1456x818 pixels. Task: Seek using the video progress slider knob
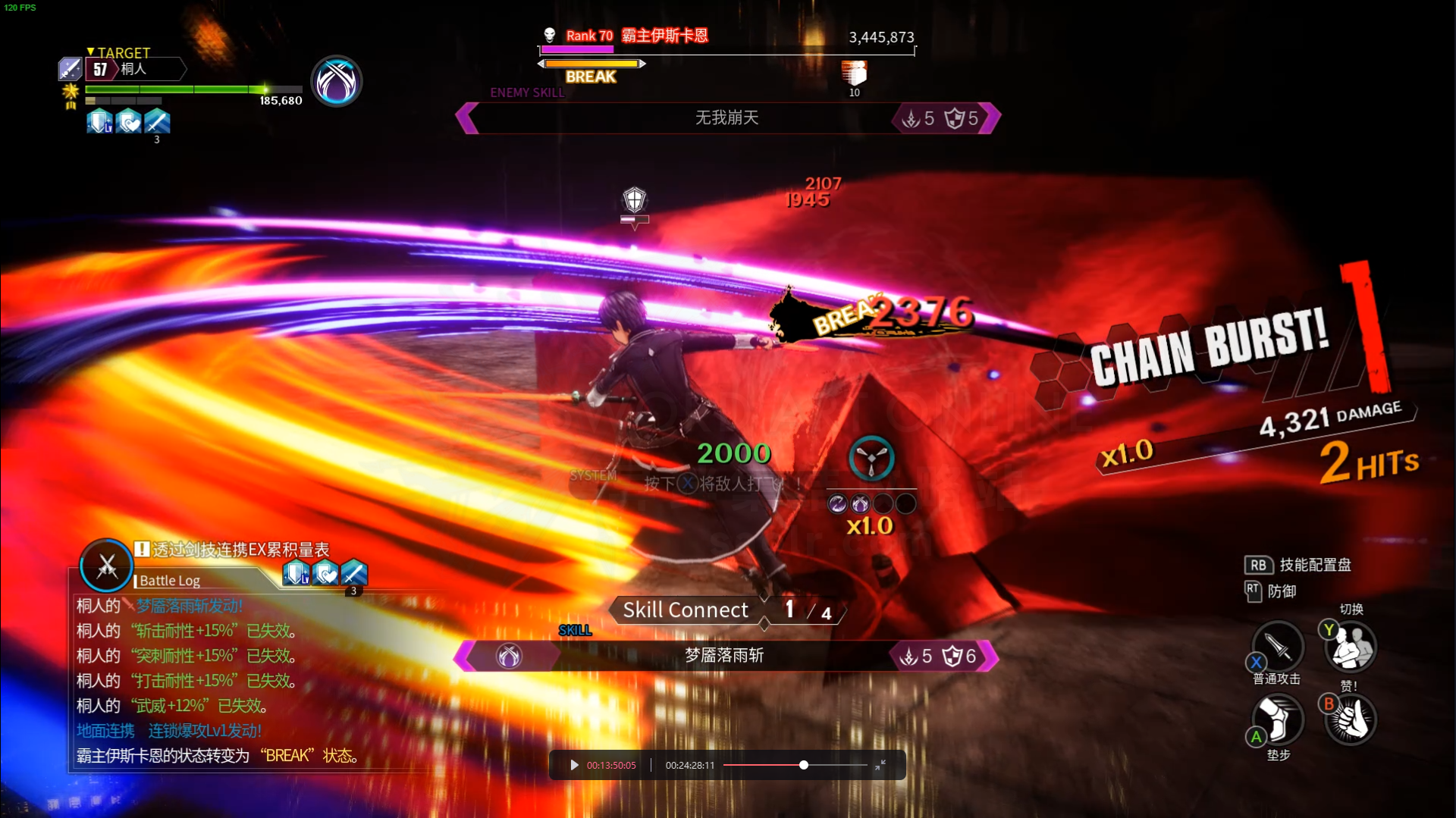[804, 766]
